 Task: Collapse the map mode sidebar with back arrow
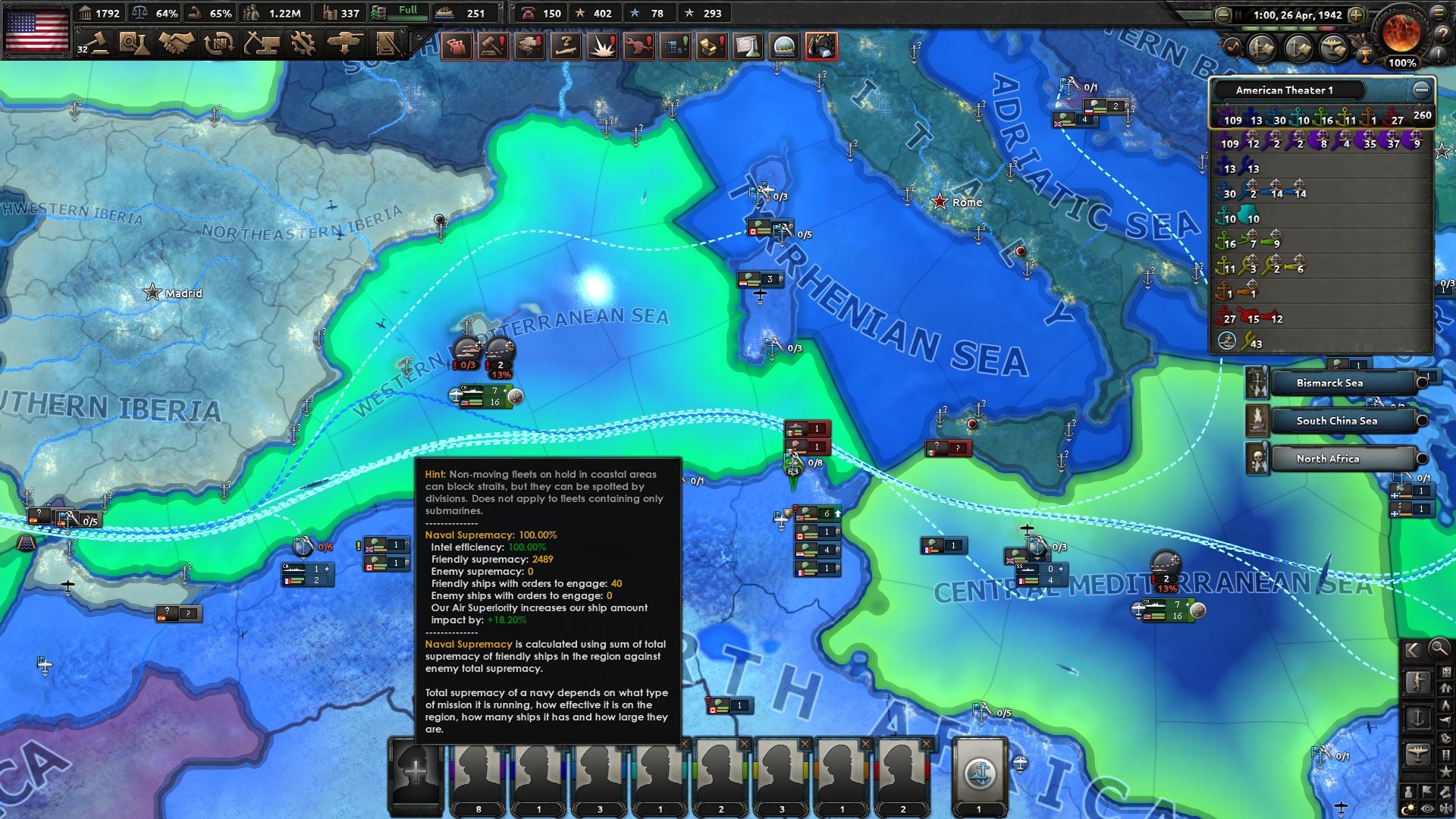point(1413,649)
